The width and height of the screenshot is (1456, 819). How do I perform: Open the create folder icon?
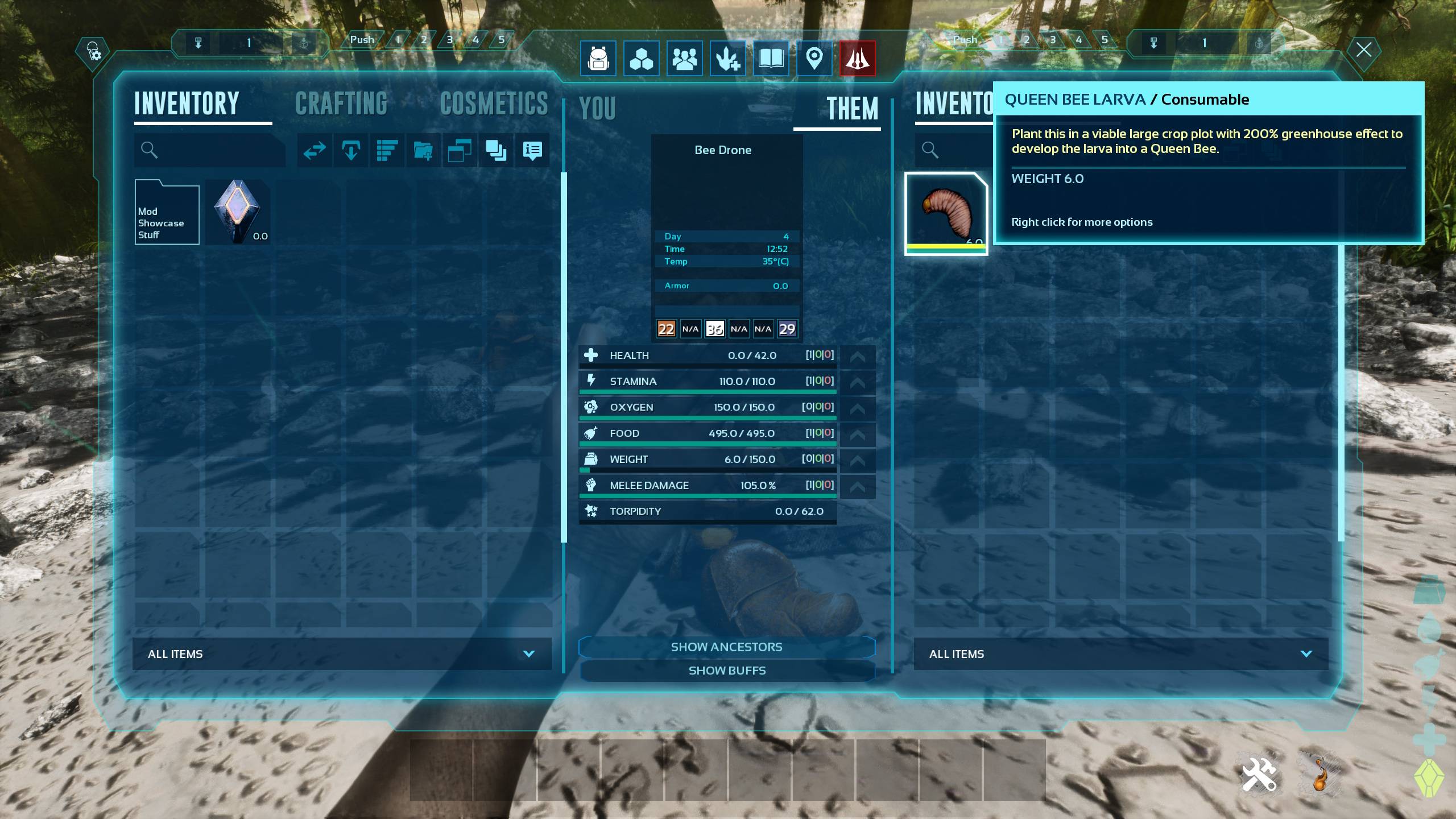(424, 151)
